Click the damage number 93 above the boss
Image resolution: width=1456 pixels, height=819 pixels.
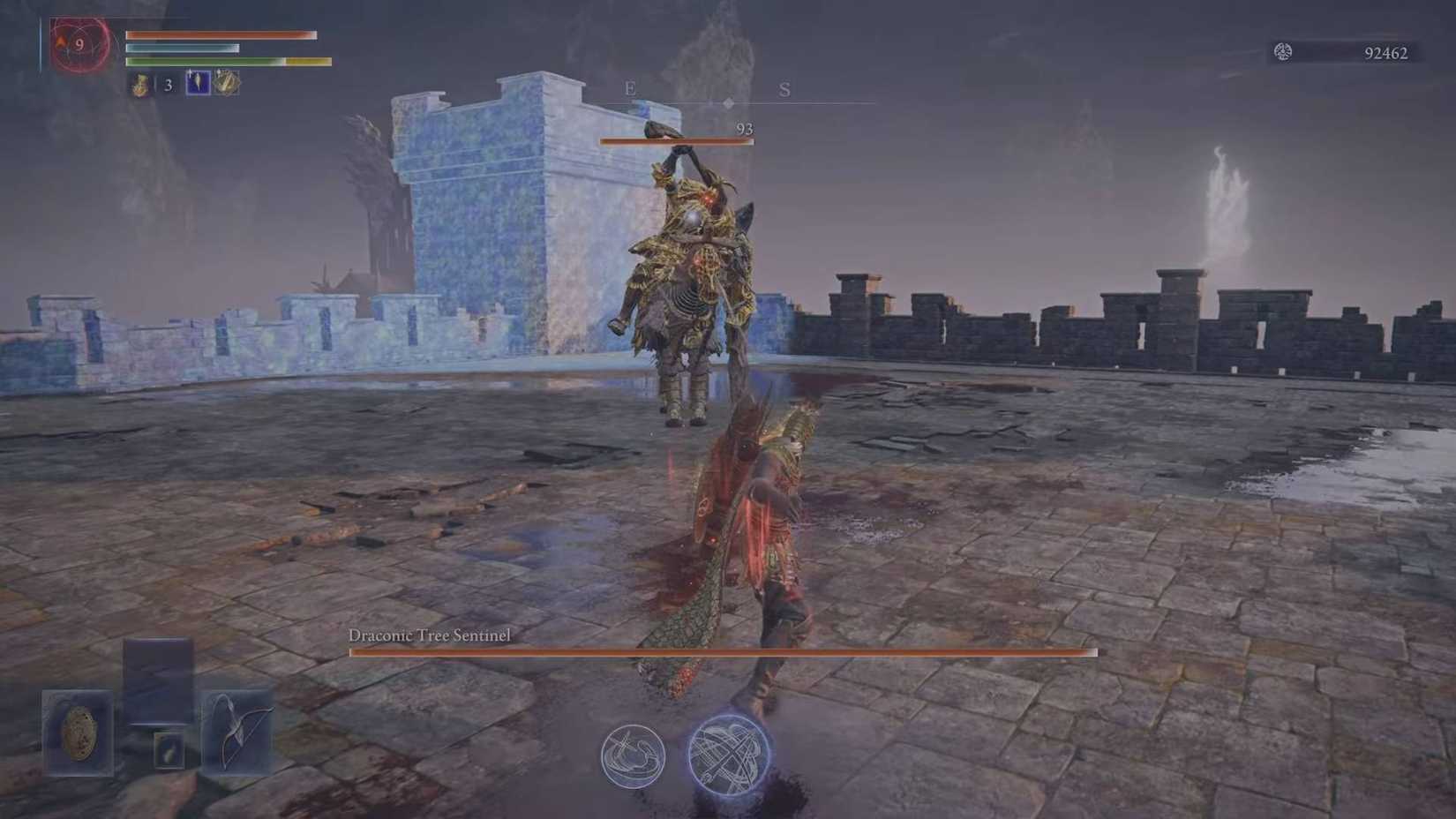(743, 128)
